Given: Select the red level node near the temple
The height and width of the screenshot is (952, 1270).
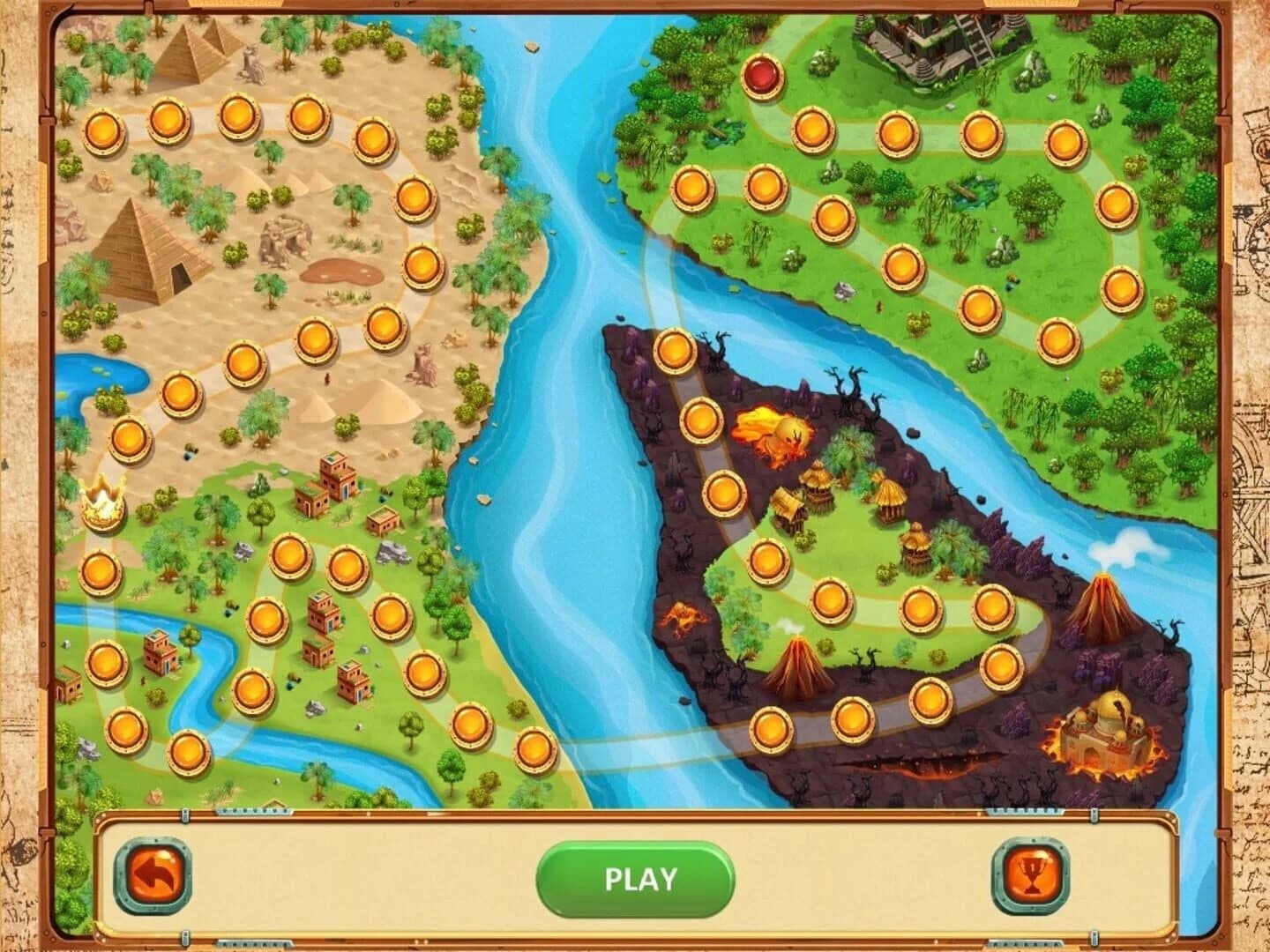Looking at the screenshot, I should click(x=764, y=78).
